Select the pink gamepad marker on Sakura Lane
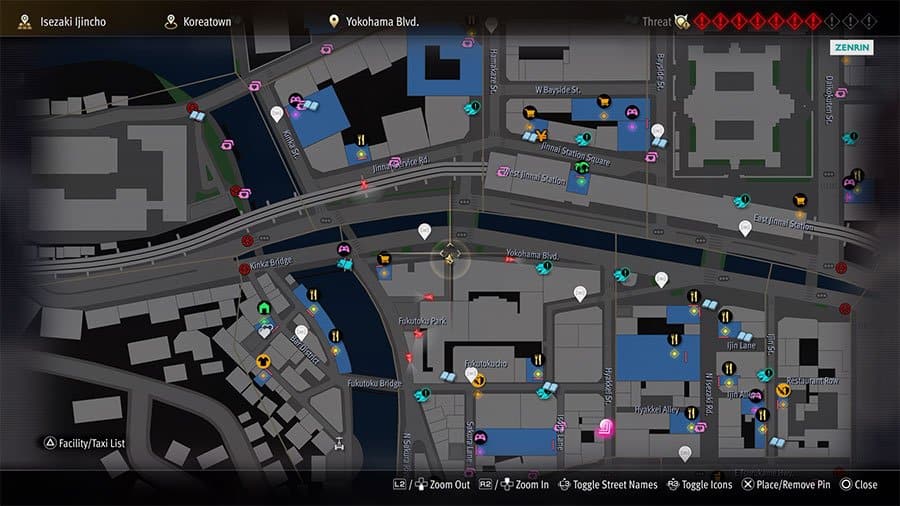The width and height of the screenshot is (900, 506). pyautogui.click(x=479, y=437)
